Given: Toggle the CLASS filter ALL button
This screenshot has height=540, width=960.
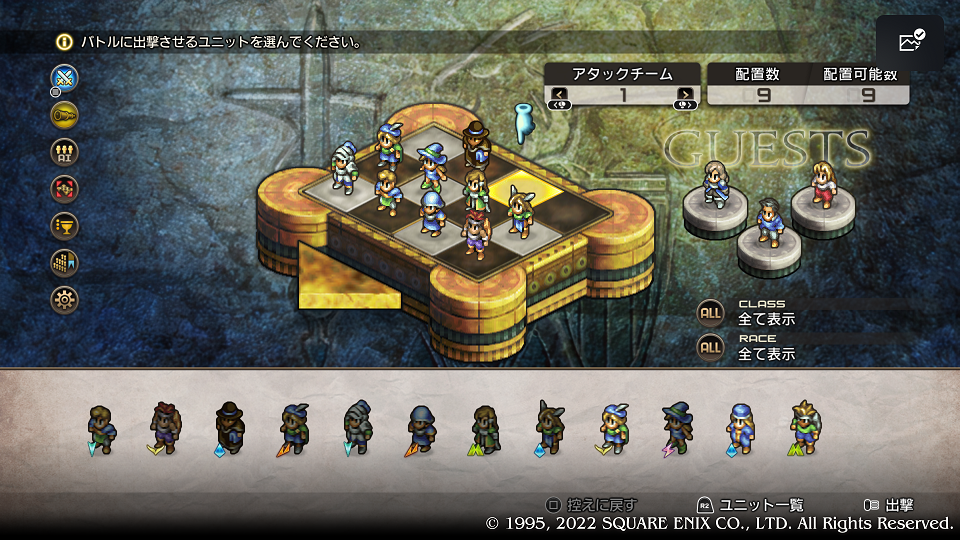Looking at the screenshot, I should (x=710, y=312).
